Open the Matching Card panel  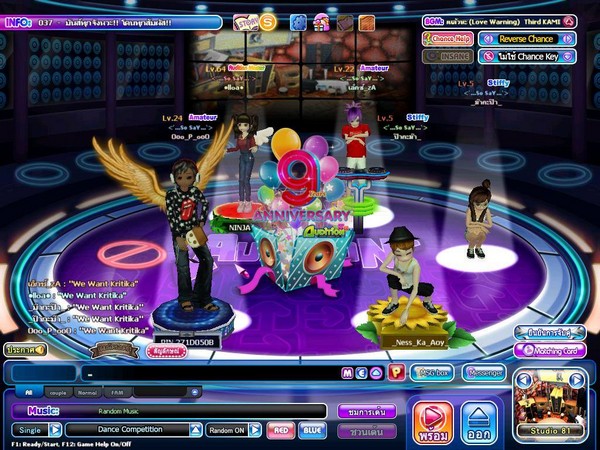(x=550, y=351)
